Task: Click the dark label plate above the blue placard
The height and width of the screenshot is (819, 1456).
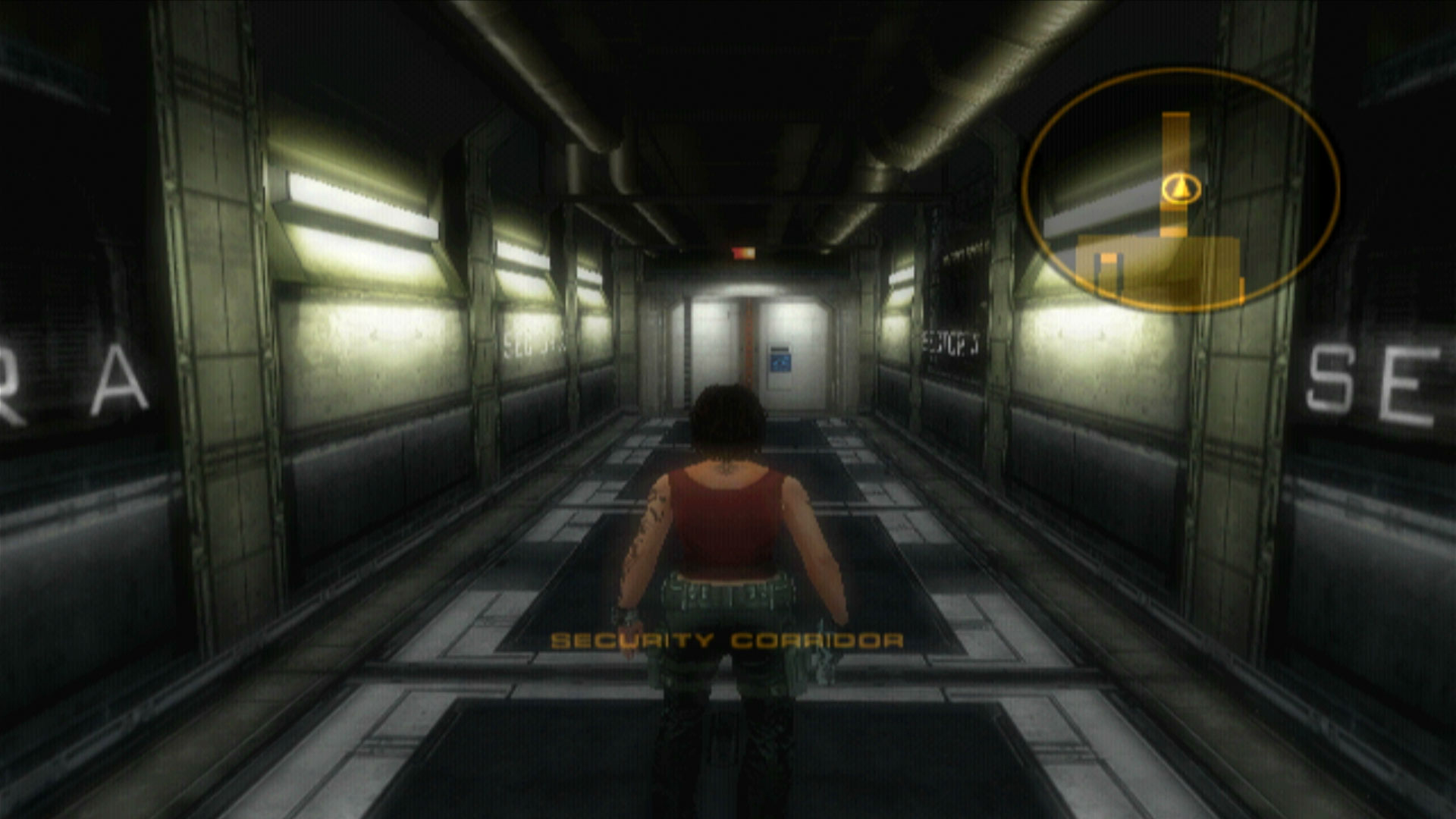Action: pyautogui.click(x=780, y=349)
